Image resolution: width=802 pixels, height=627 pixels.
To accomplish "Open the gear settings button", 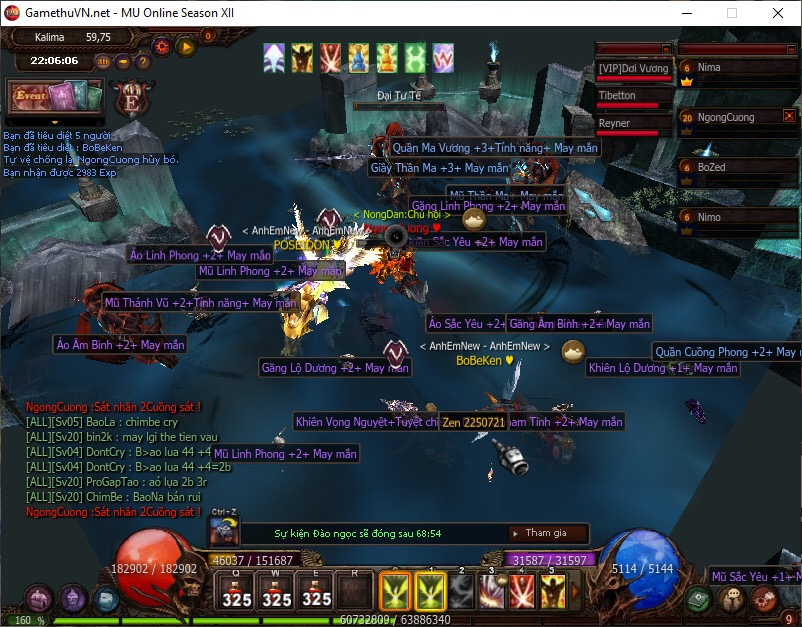I will [161, 46].
